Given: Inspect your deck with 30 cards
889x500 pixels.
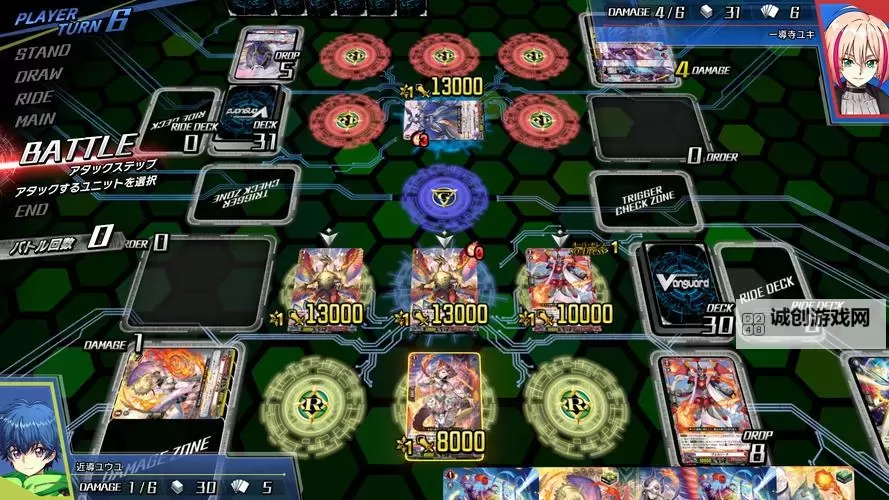Looking at the screenshot, I should pos(682,283).
